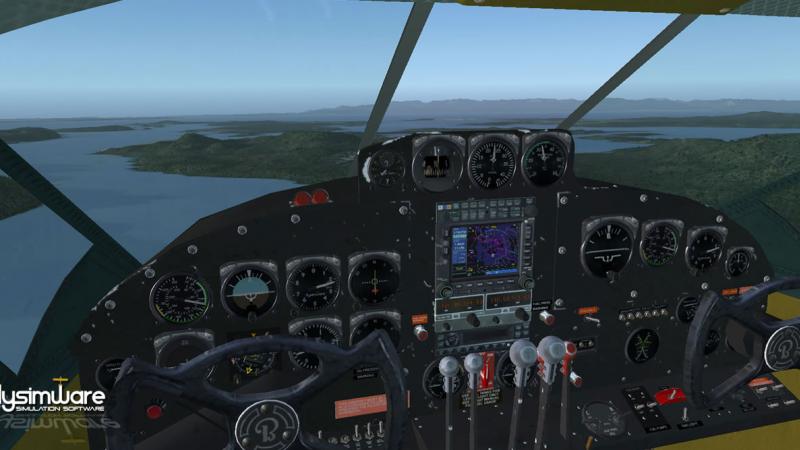Push the red round button beside the left yoke
800x450 pixels.
[x=154, y=410]
